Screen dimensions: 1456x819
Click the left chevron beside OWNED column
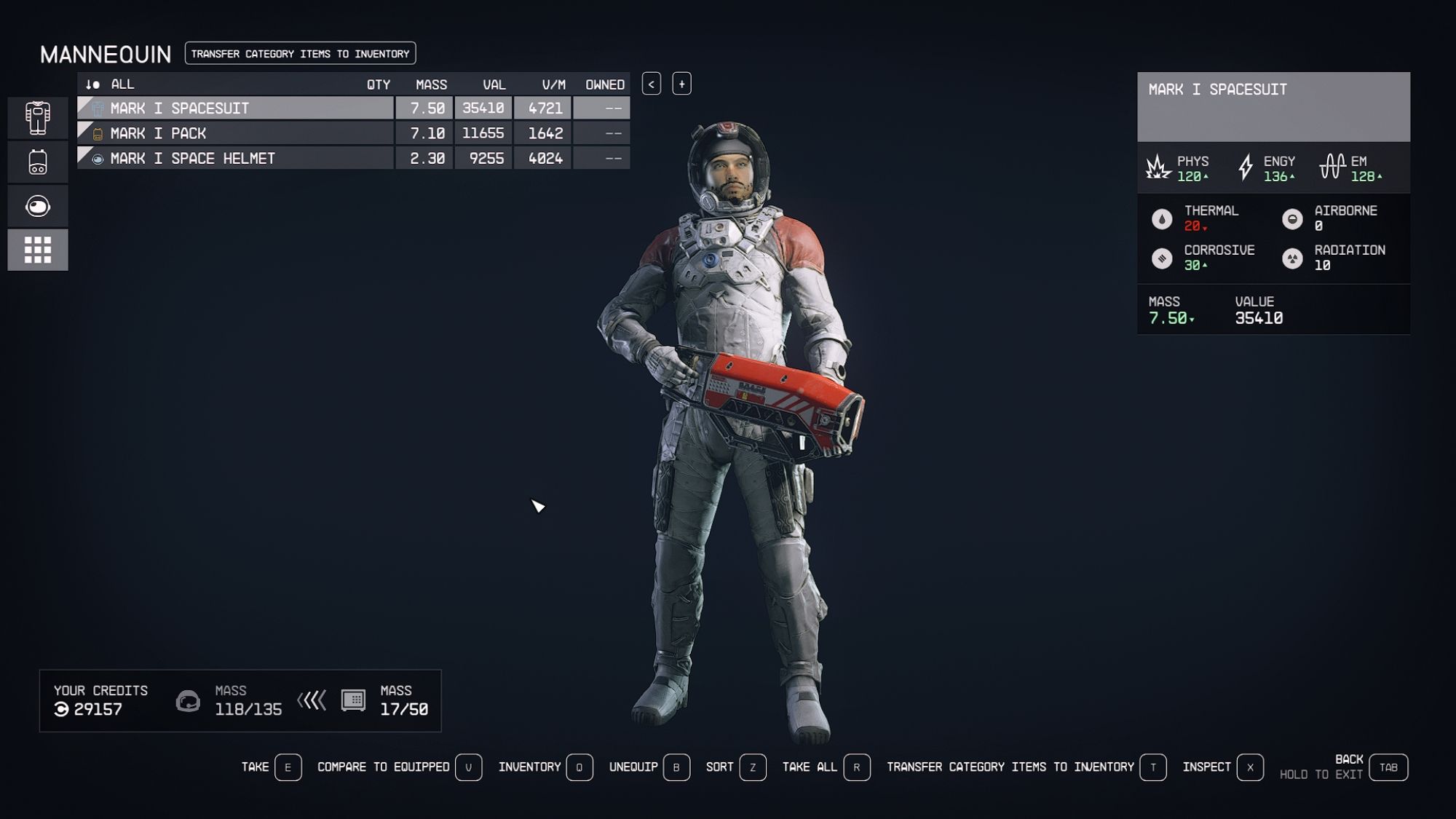pos(649,83)
